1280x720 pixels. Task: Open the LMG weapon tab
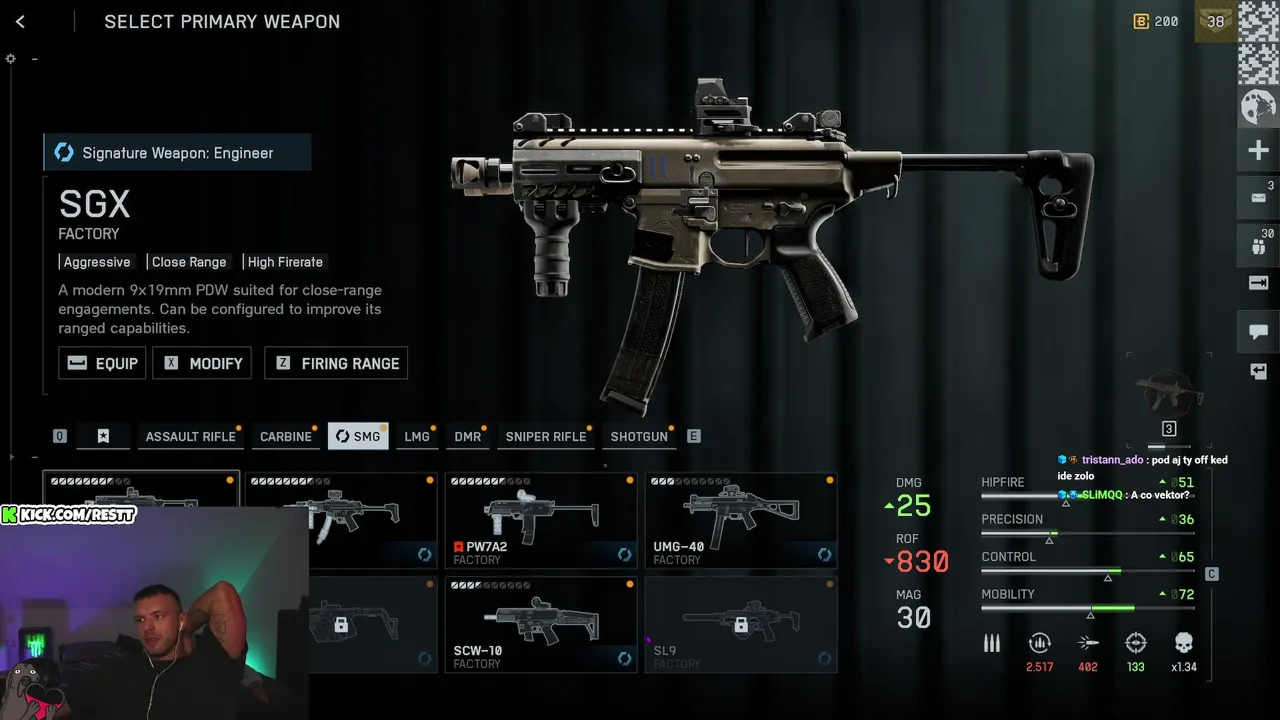[x=417, y=436]
